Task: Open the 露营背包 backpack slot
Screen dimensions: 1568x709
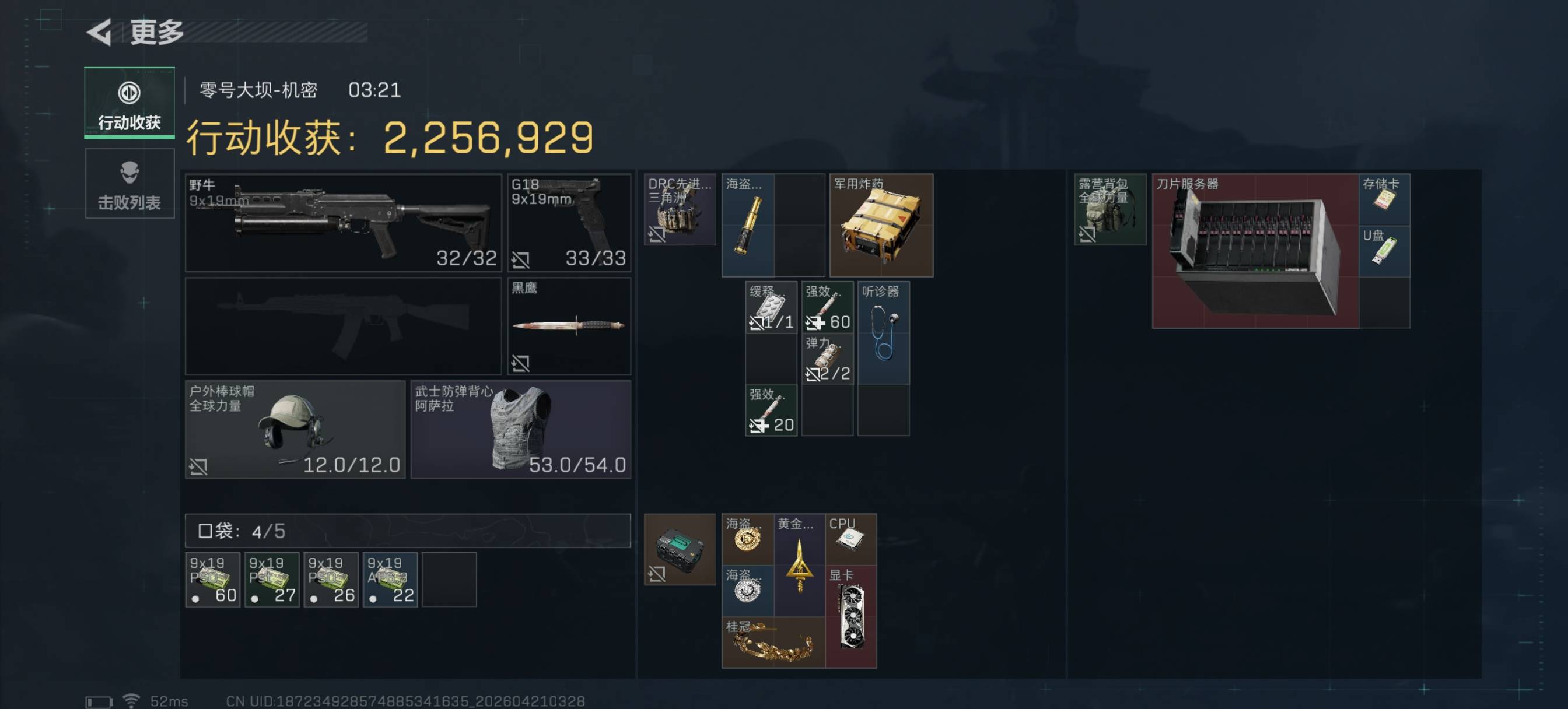Action: pyautogui.click(x=1109, y=209)
